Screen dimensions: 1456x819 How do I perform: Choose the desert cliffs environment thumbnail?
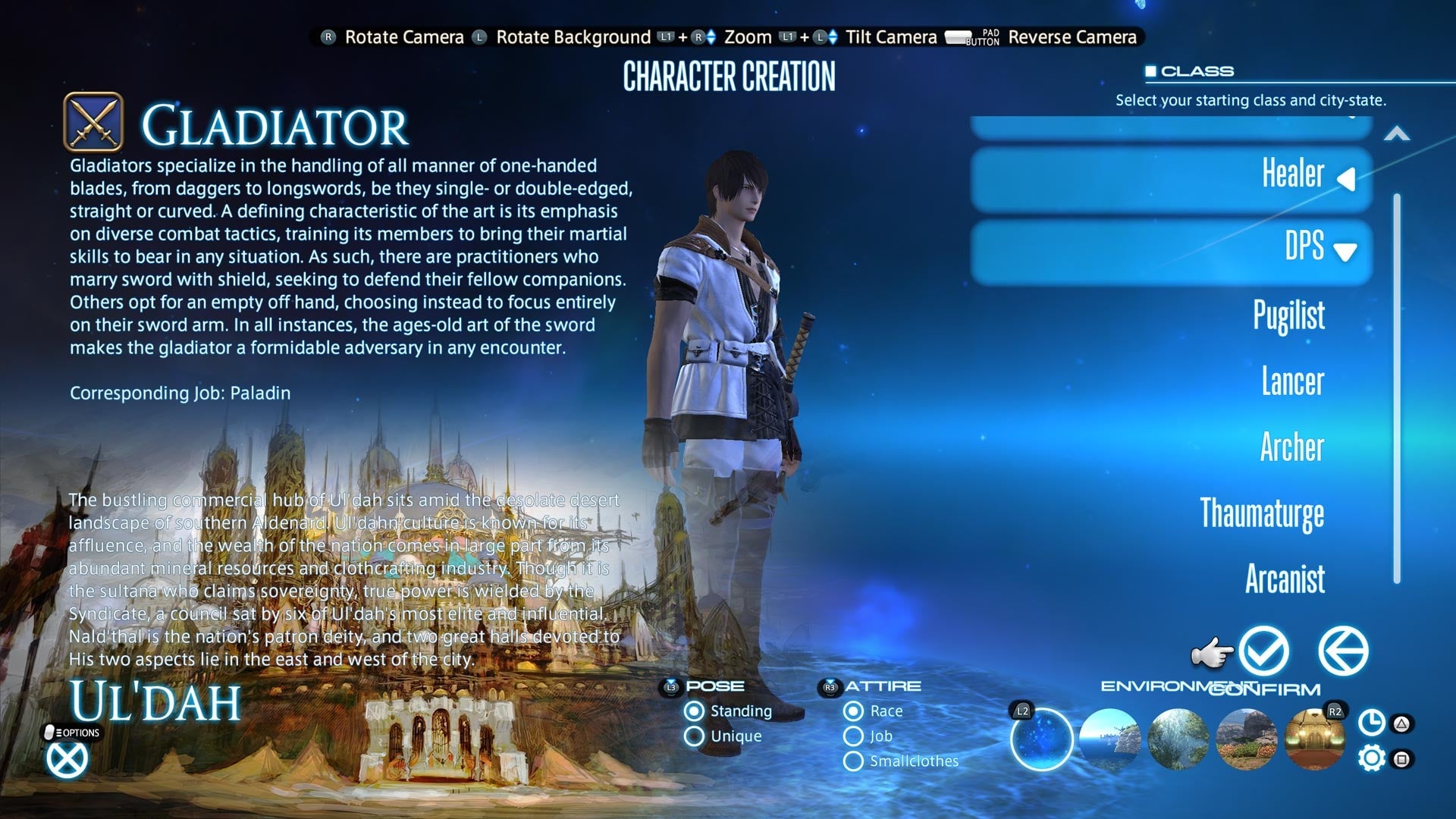1246,739
